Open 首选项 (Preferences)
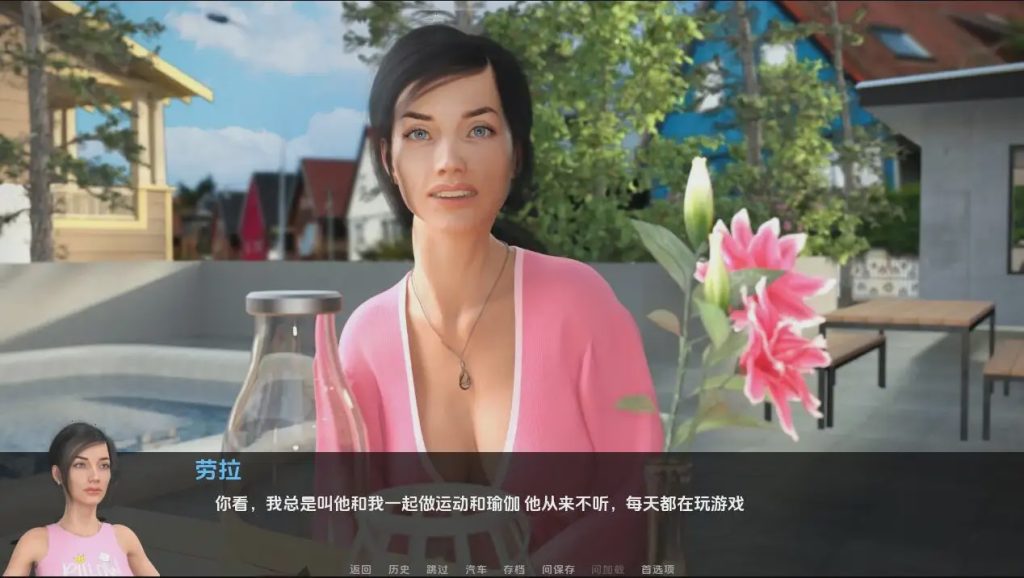This screenshot has height=578, width=1024. (657, 569)
